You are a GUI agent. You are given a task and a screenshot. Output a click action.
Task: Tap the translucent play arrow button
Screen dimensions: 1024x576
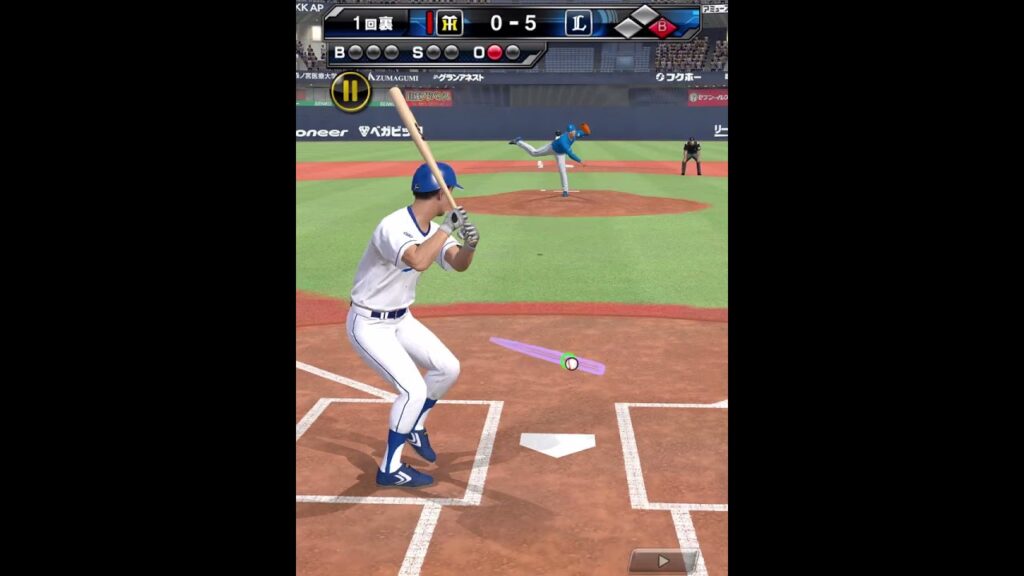(663, 561)
